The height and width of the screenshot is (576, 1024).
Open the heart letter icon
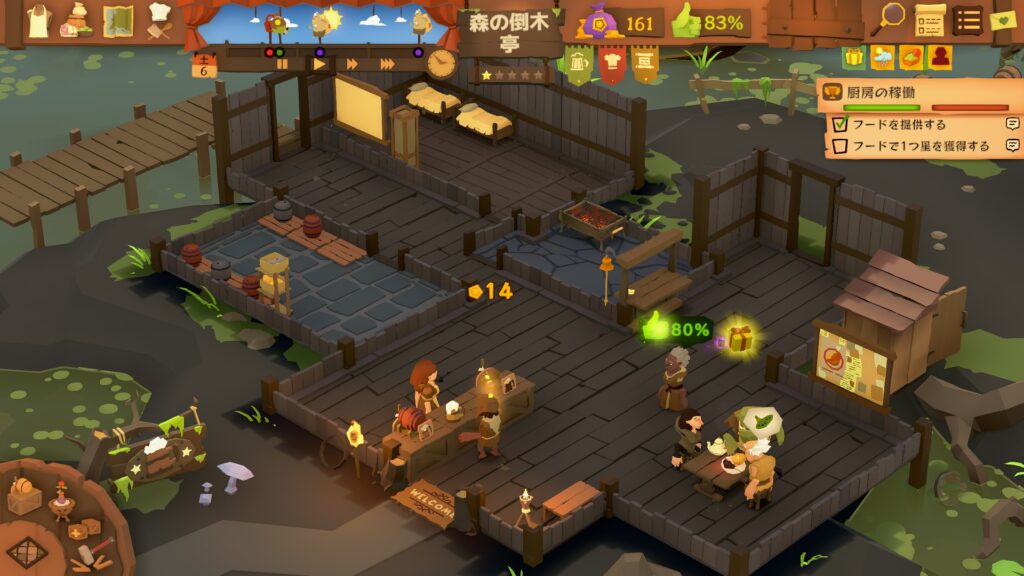(1003, 19)
